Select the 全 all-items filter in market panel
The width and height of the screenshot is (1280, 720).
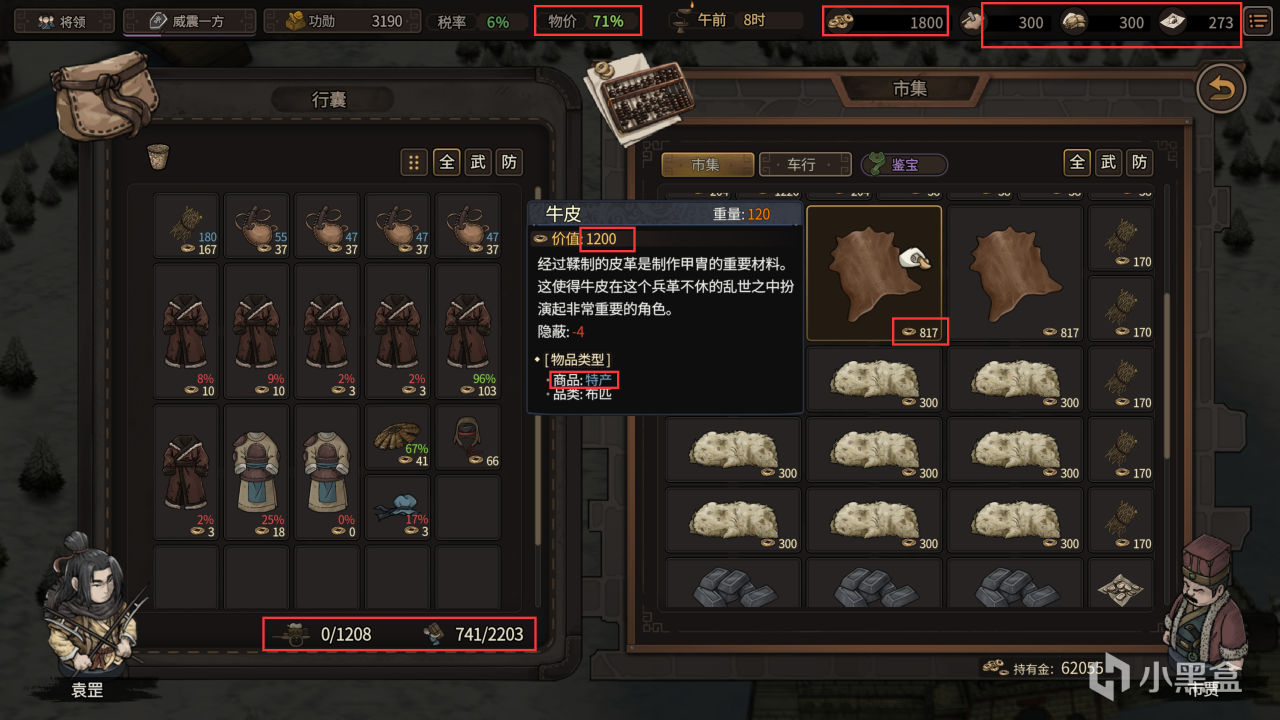click(x=1077, y=162)
